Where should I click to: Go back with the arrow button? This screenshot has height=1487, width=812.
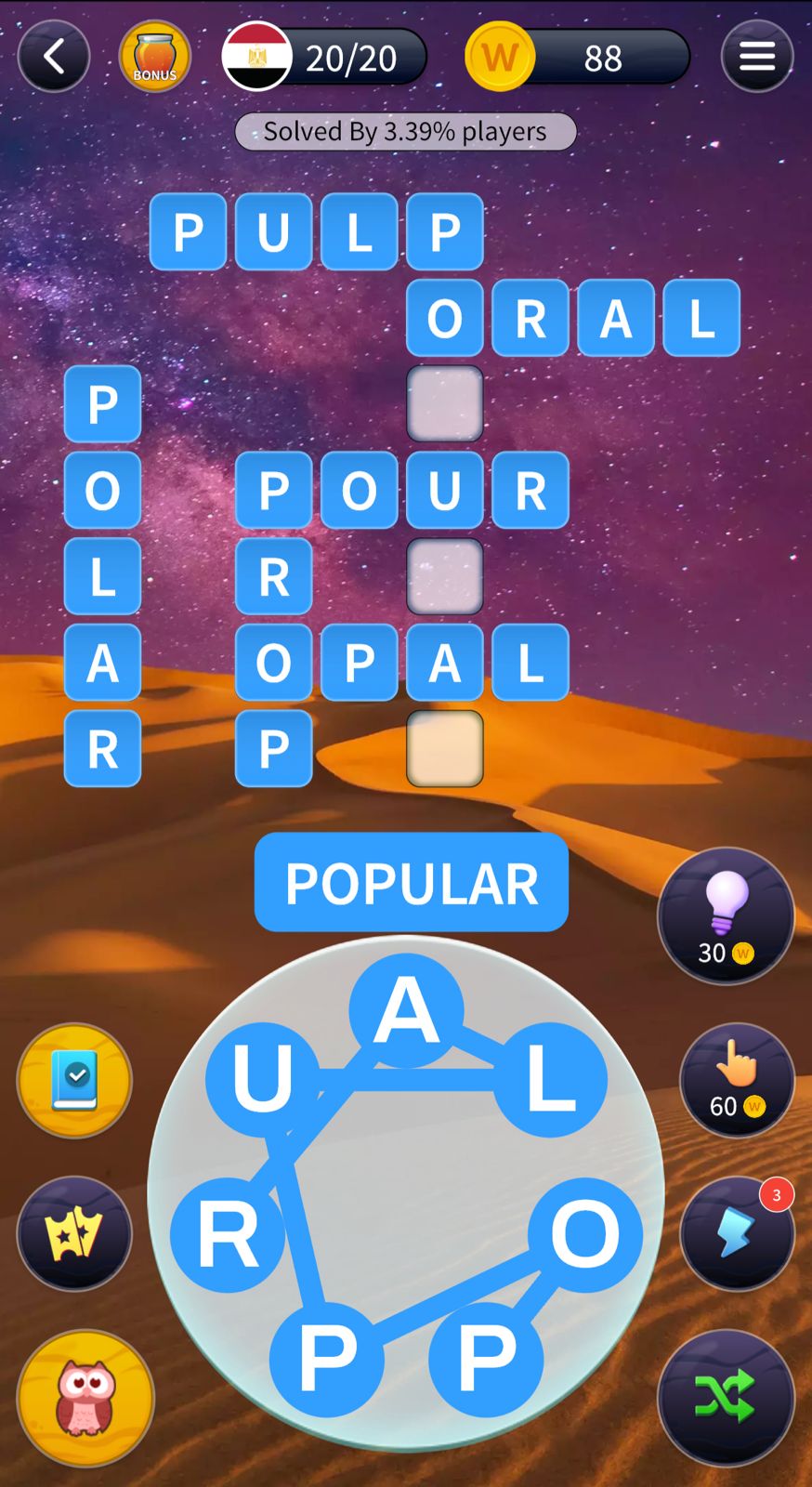pos(54,57)
